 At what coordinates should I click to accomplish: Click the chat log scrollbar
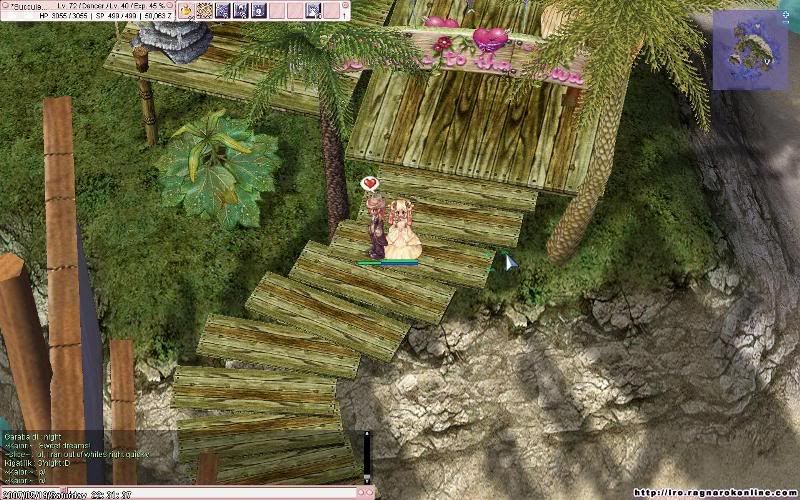[x=367, y=457]
